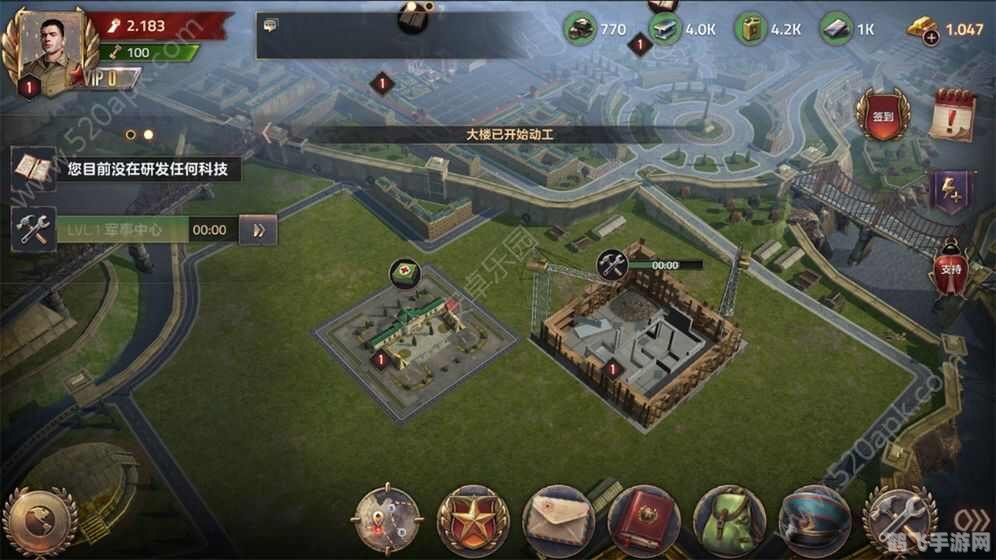Open the tactical map icon
Viewport: 996px width, 560px height.
coord(386,521)
